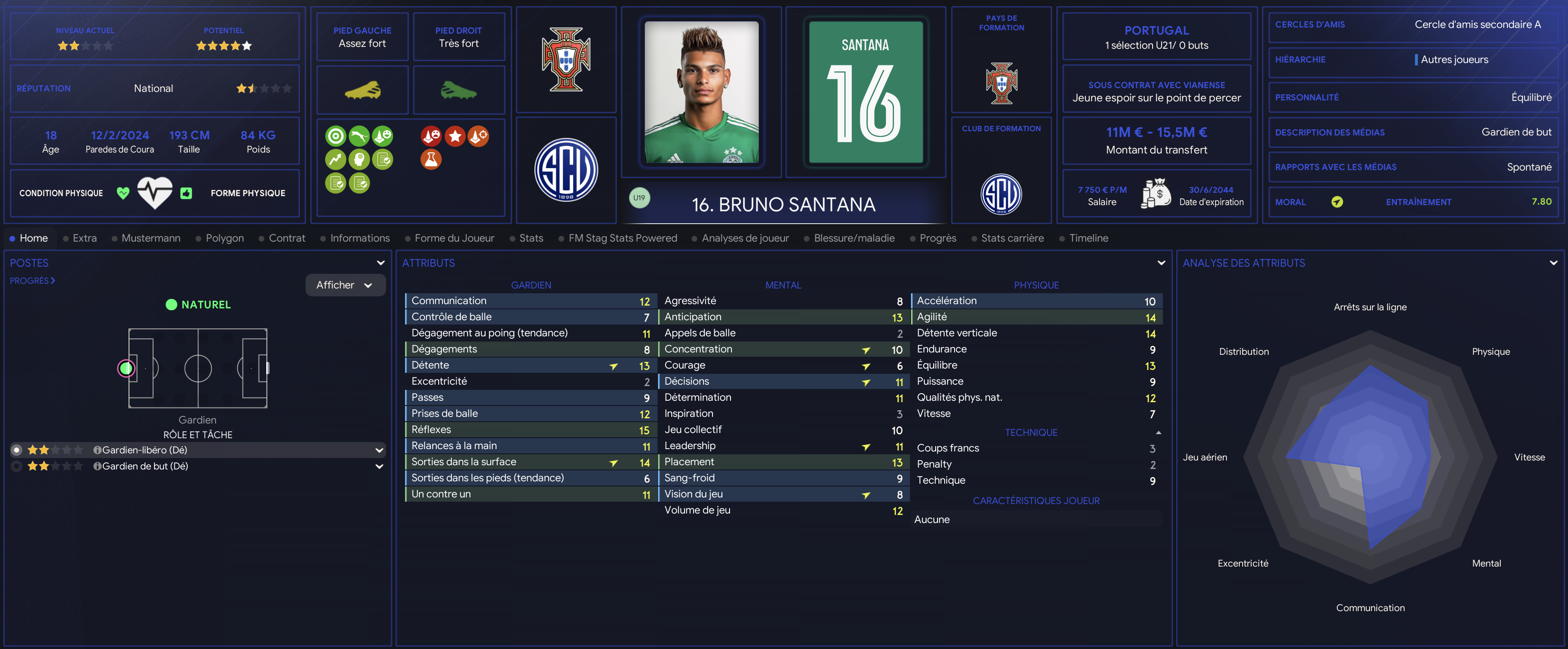Open the Stats carrière tab
Viewport: 1568px width, 649px height.
(x=1012, y=238)
